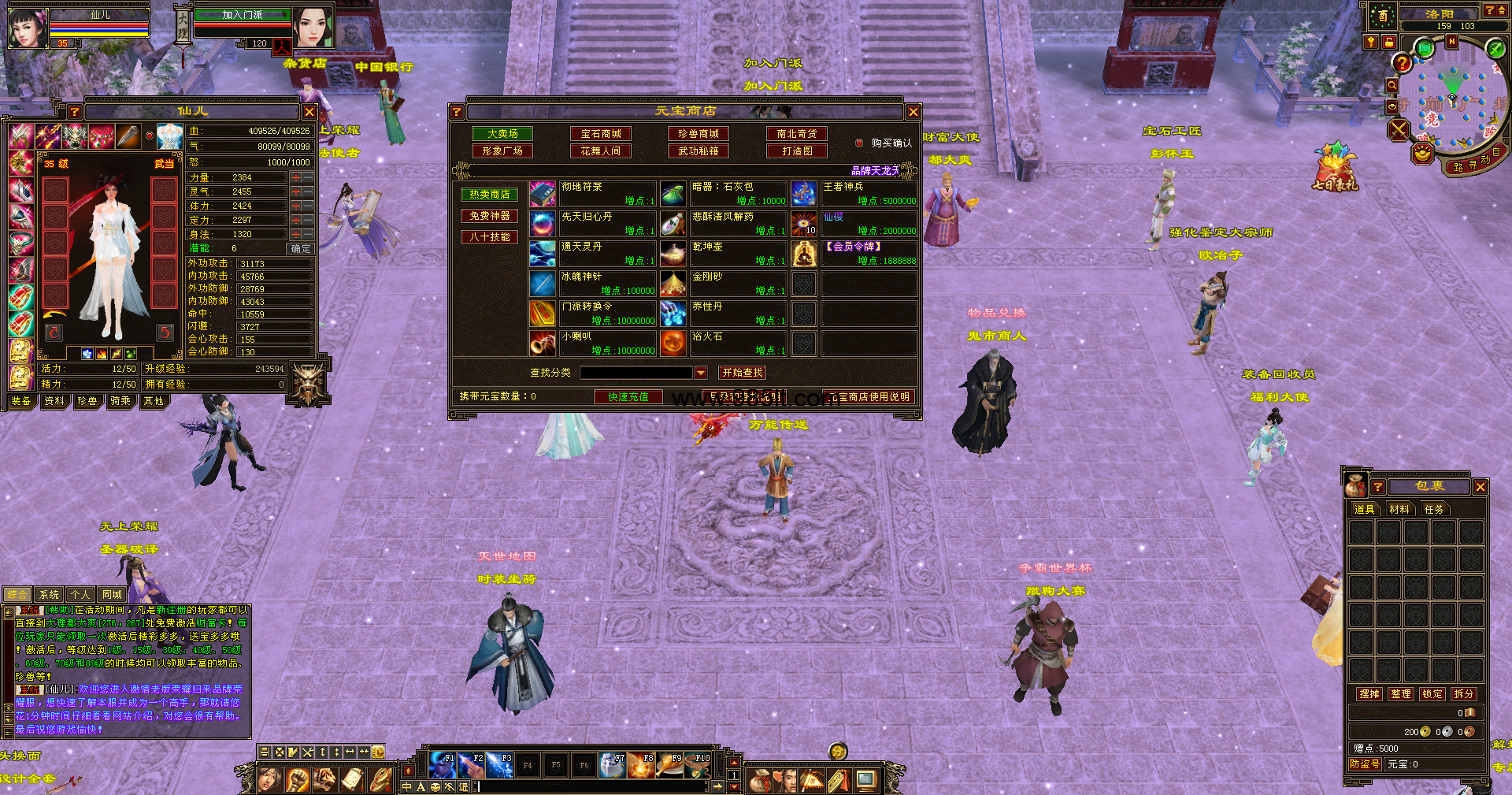
Task: Close the 元宝商店 shop window
Action: (913, 112)
